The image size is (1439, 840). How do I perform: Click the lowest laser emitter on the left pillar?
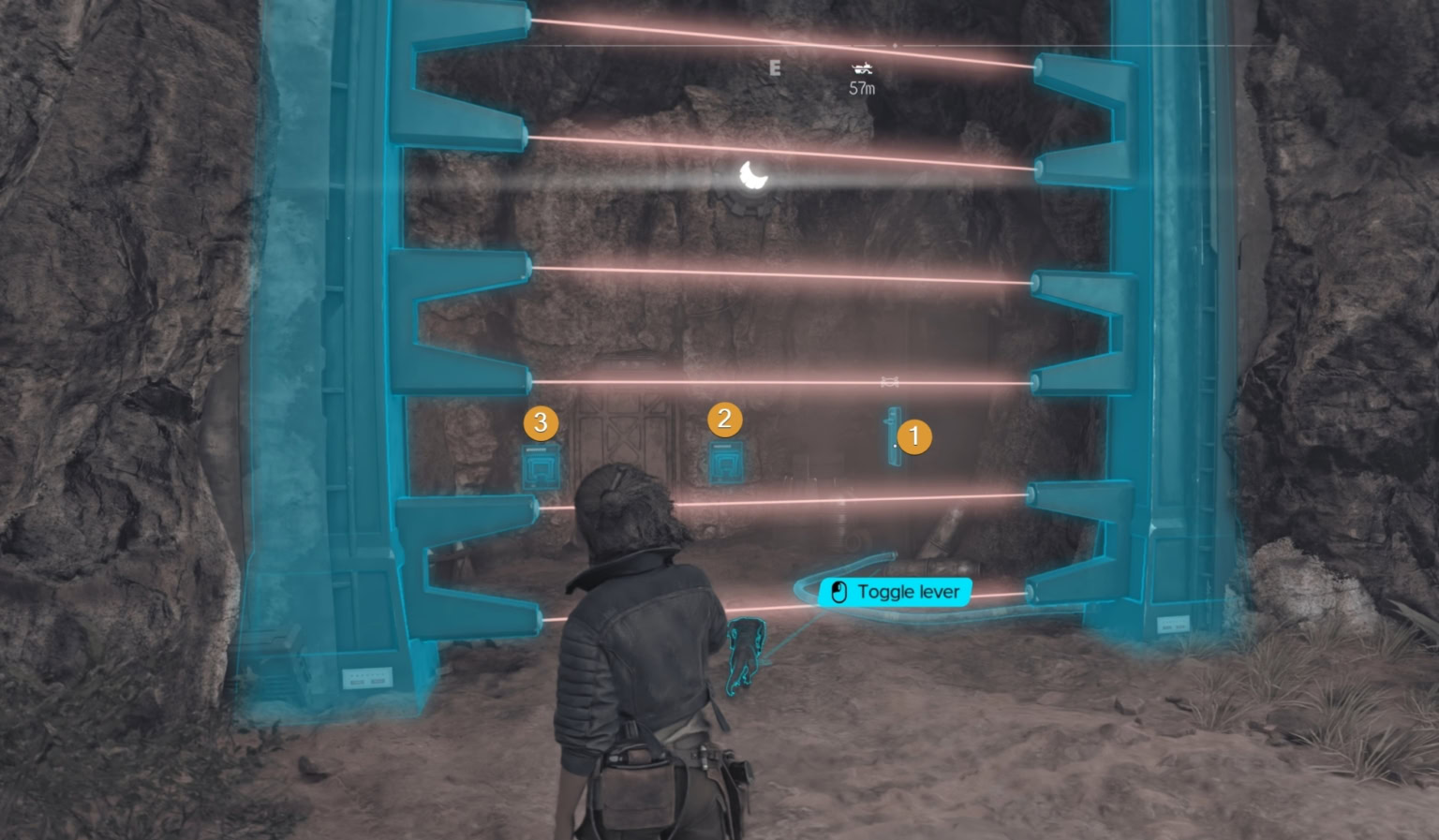pyautogui.click(x=541, y=619)
